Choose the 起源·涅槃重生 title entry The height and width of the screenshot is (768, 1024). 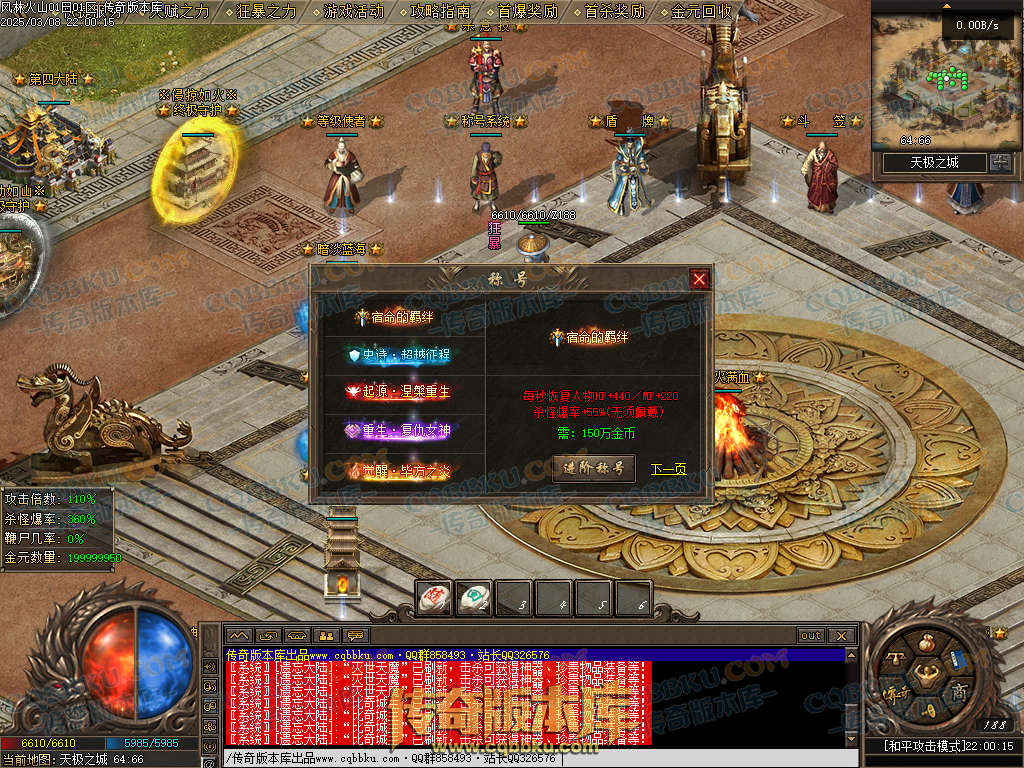coord(398,392)
